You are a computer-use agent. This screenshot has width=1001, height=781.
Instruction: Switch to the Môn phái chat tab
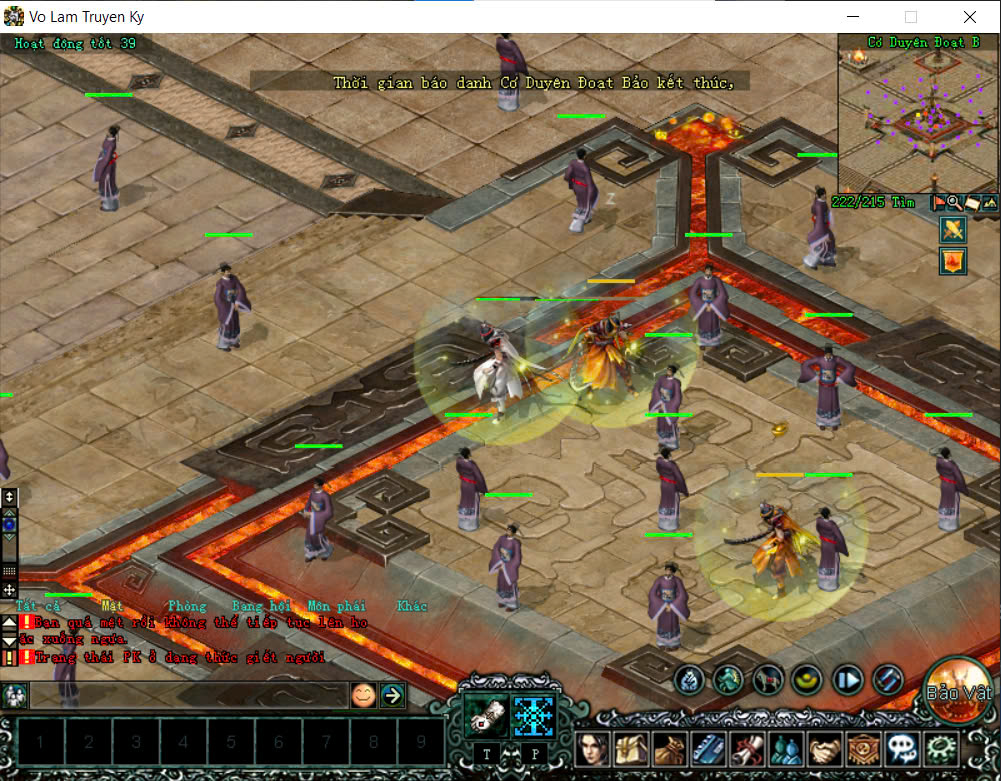pyautogui.click(x=336, y=606)
